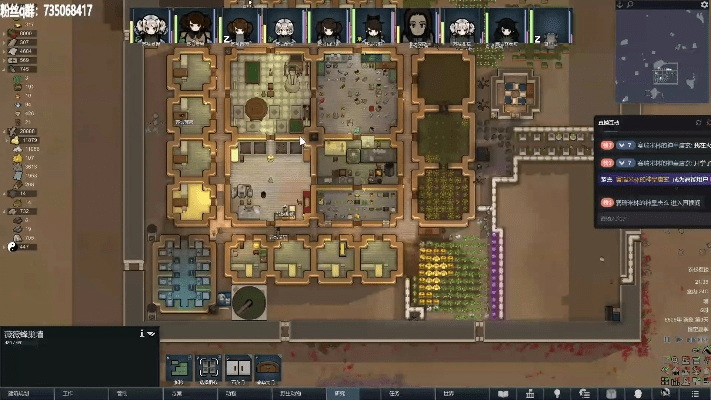Activate the bracket-frame command button
The width and height of the screenshot is (711, 400).
click(x=207, y=367)
